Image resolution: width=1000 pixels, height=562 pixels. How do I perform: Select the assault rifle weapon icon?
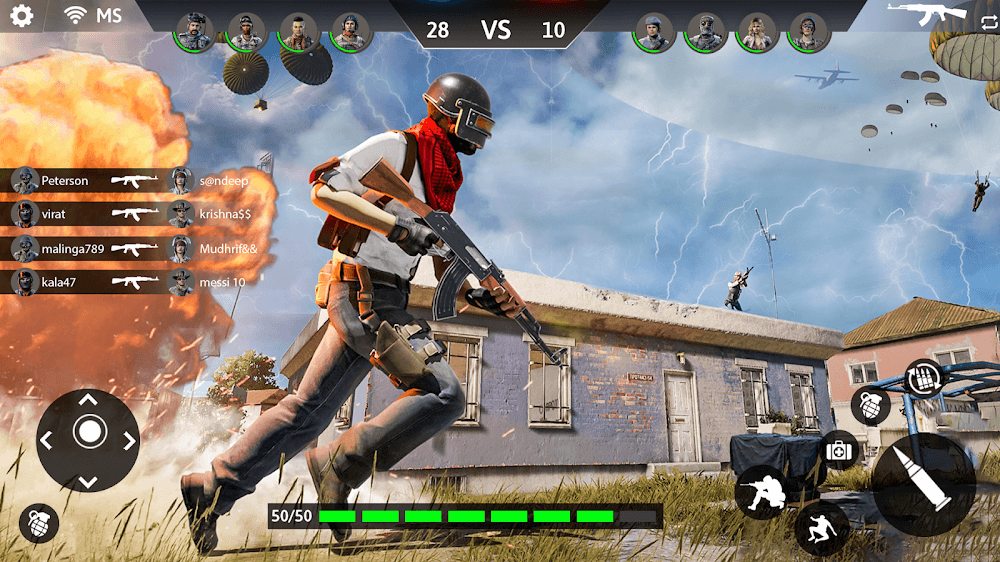(x=926, y=14)
